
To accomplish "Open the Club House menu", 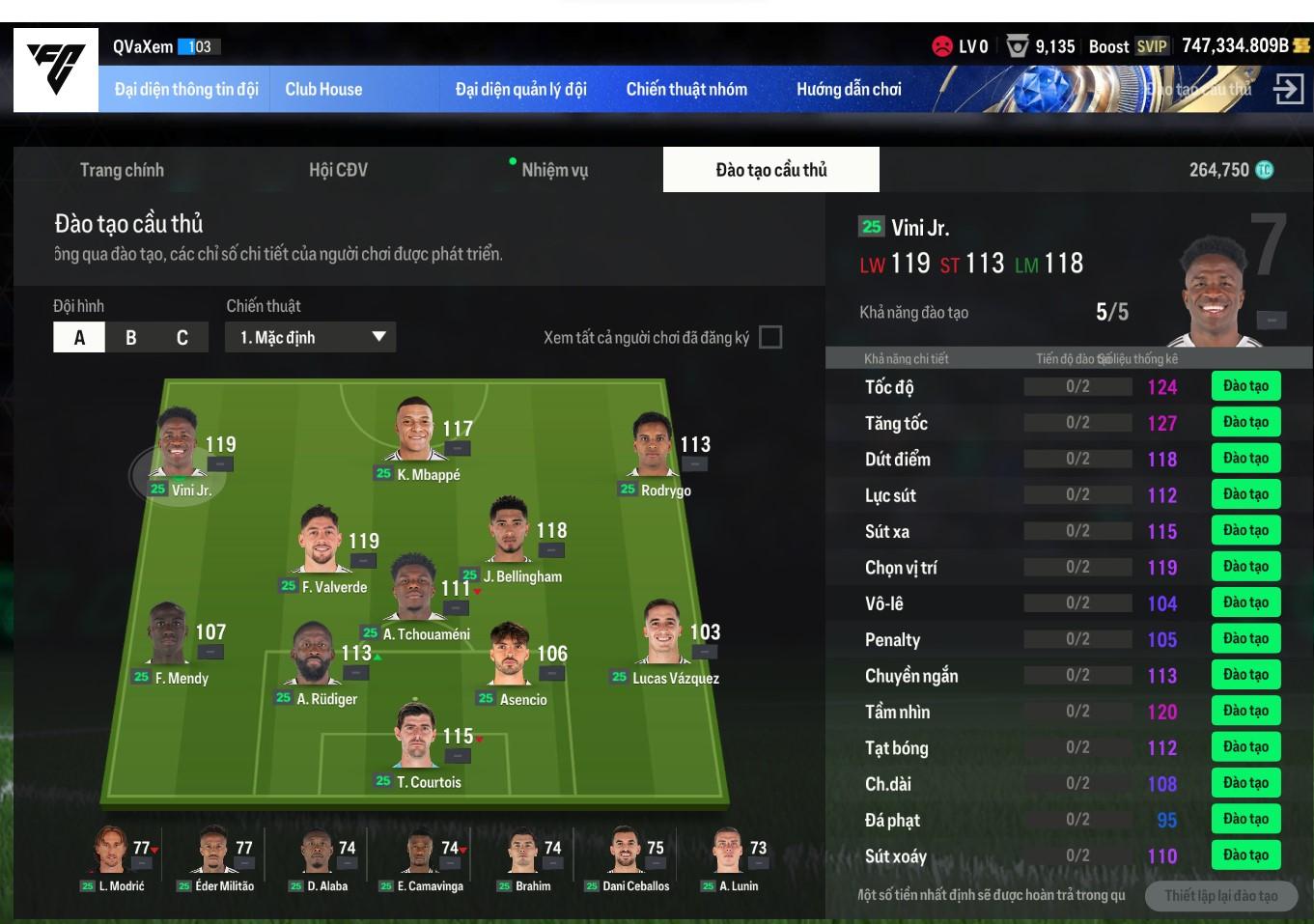I will click(x=323, y=90).
